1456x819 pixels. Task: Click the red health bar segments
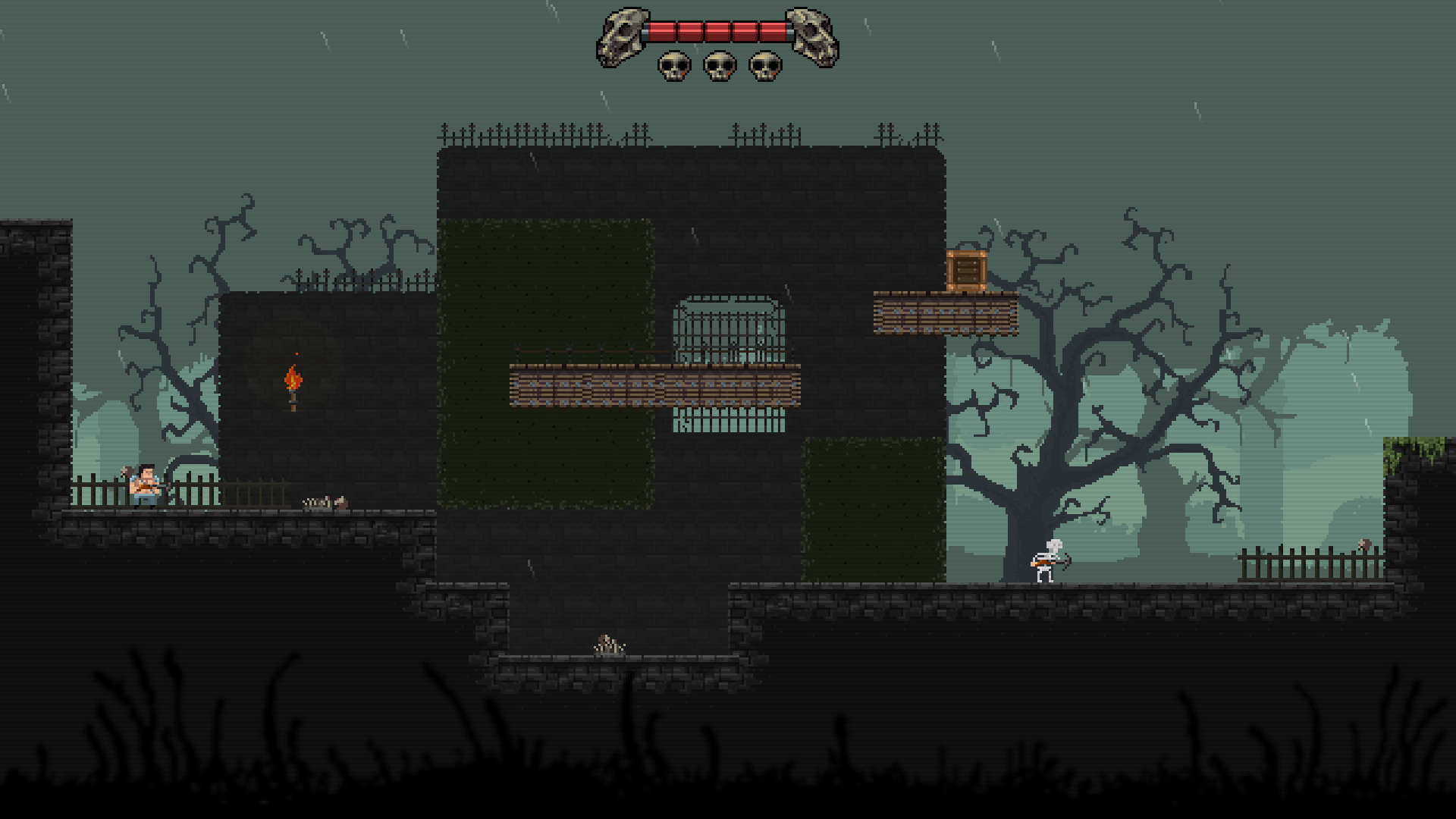(717, 30)
